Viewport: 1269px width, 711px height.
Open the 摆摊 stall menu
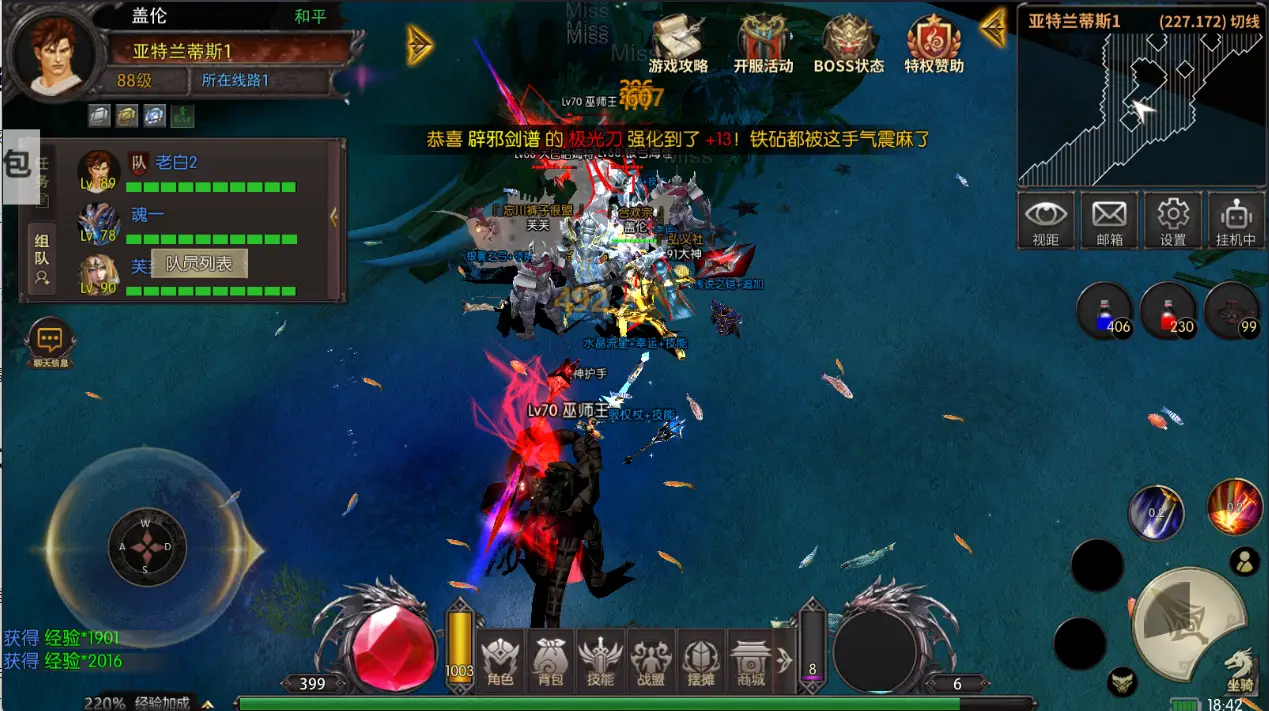(x=701, y=662)
